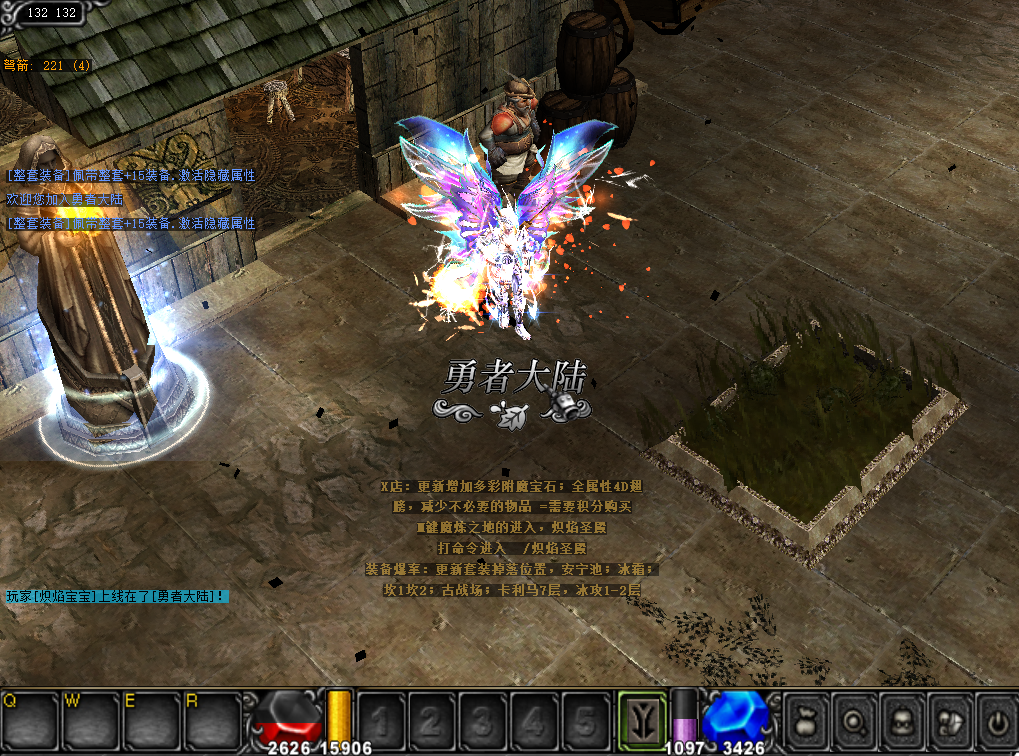Select skill slot number 3

click(484, 717)
